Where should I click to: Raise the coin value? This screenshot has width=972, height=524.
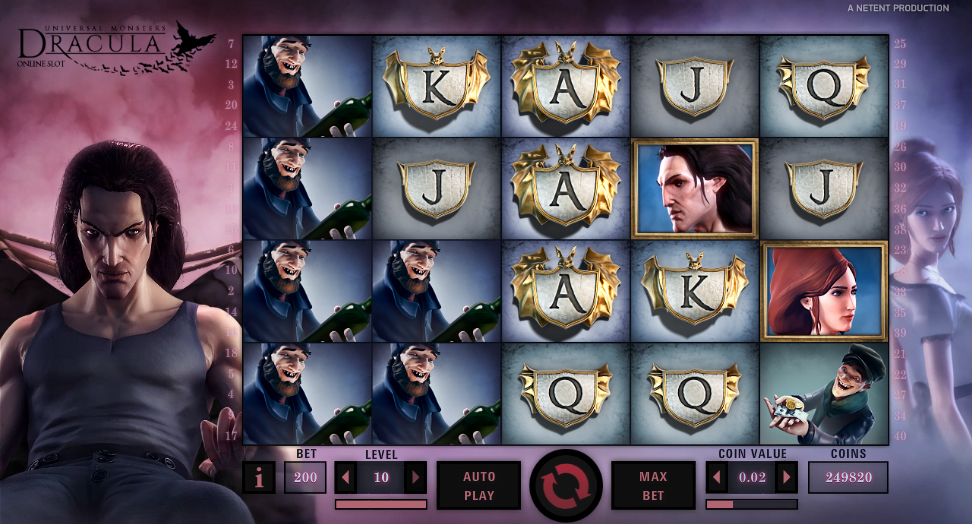[787, 477]
